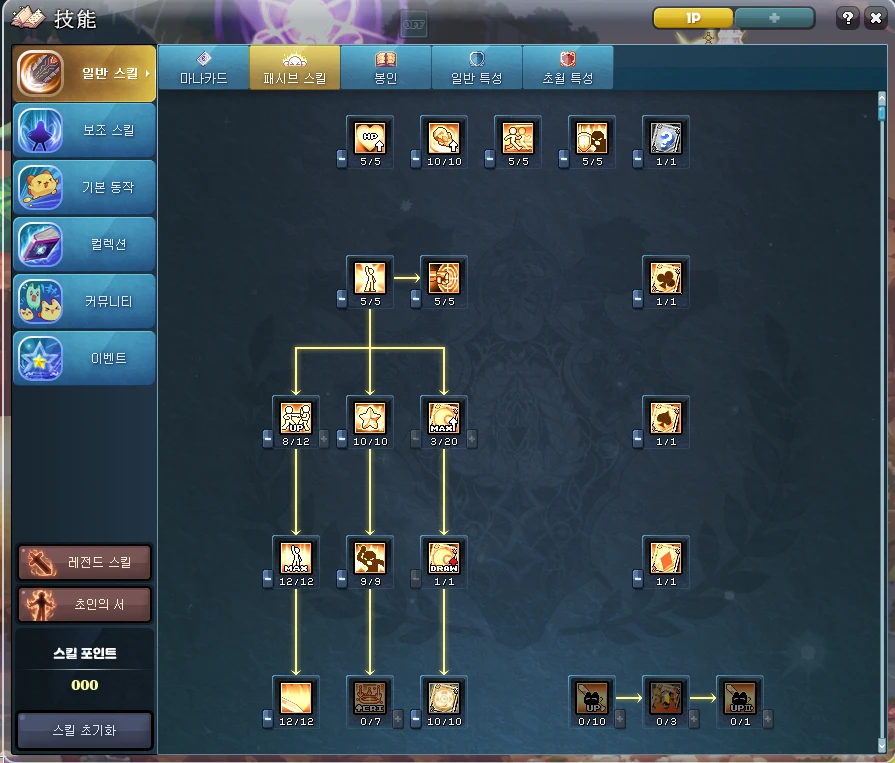Choose the 기본 동작 category

pos(85,187)
